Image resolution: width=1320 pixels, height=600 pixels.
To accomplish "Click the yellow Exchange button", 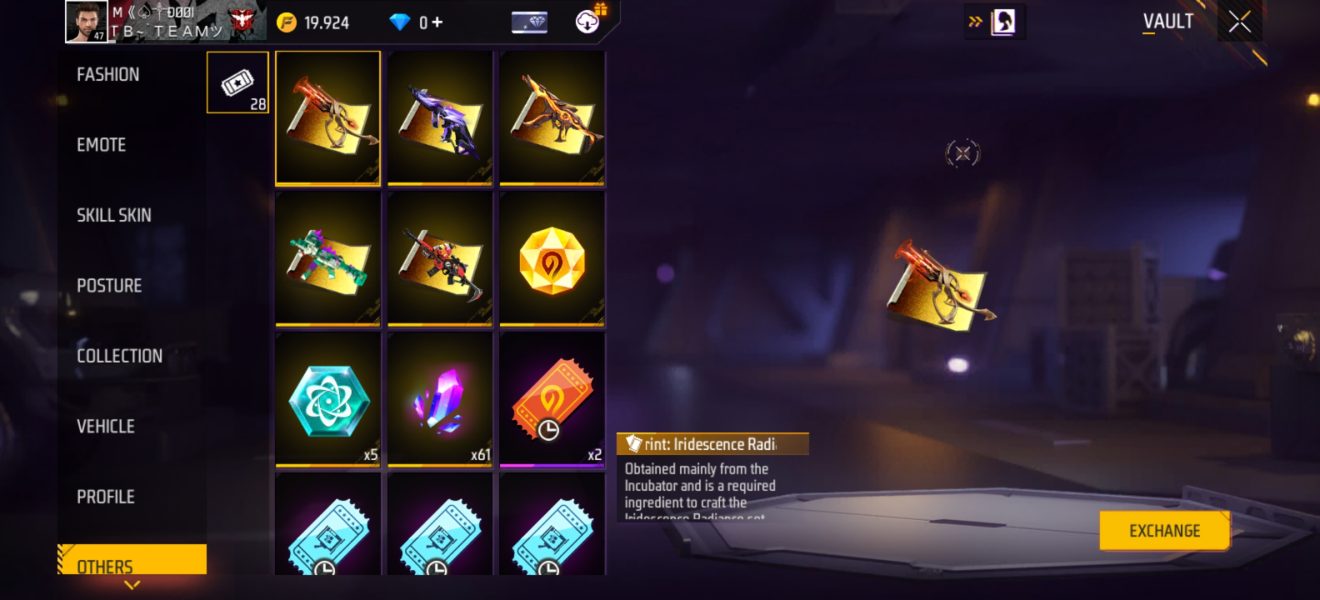I will tap(1164, 531).
